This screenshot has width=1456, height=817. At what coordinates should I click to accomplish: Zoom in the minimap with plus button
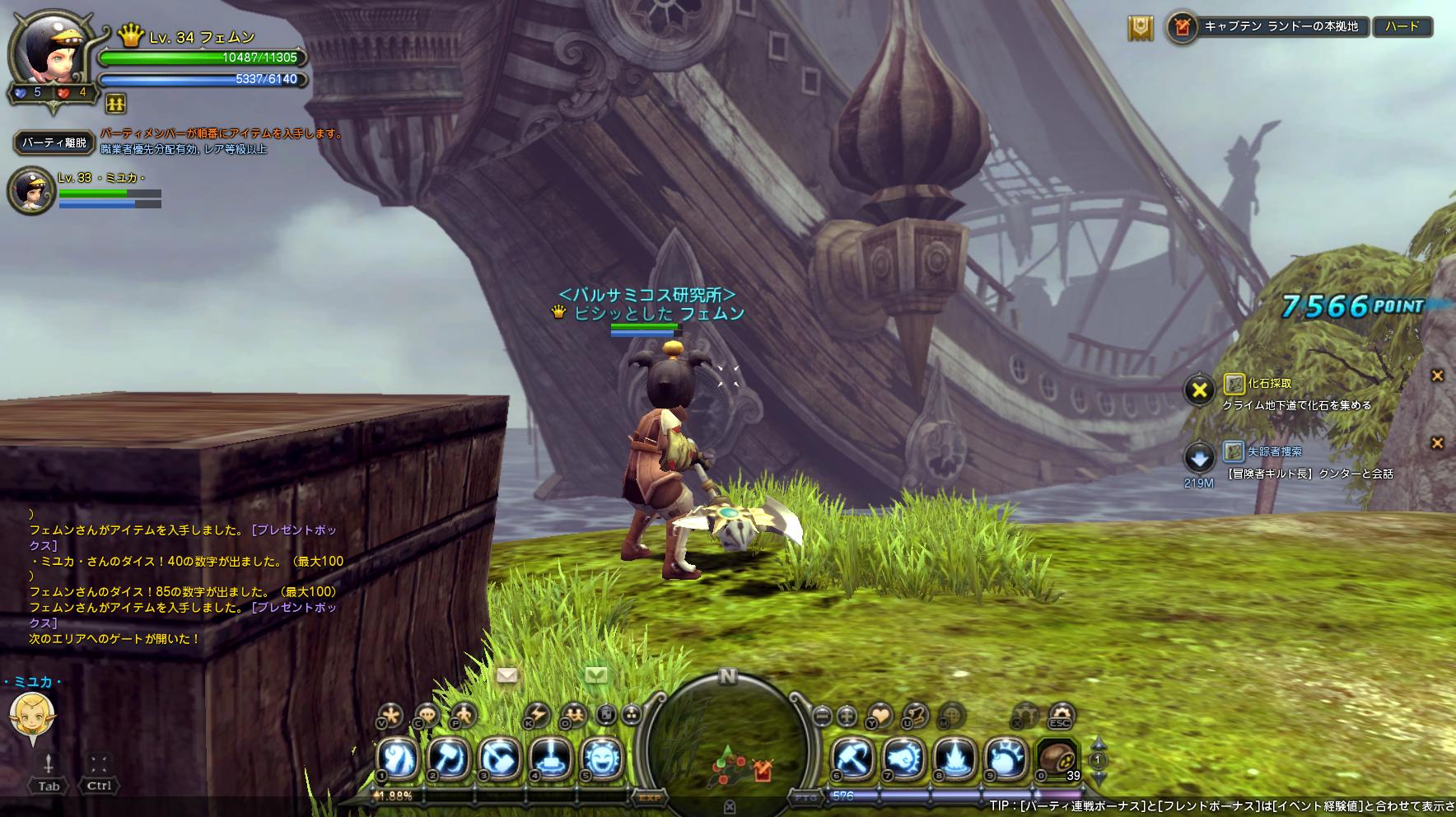coord(847,716)
